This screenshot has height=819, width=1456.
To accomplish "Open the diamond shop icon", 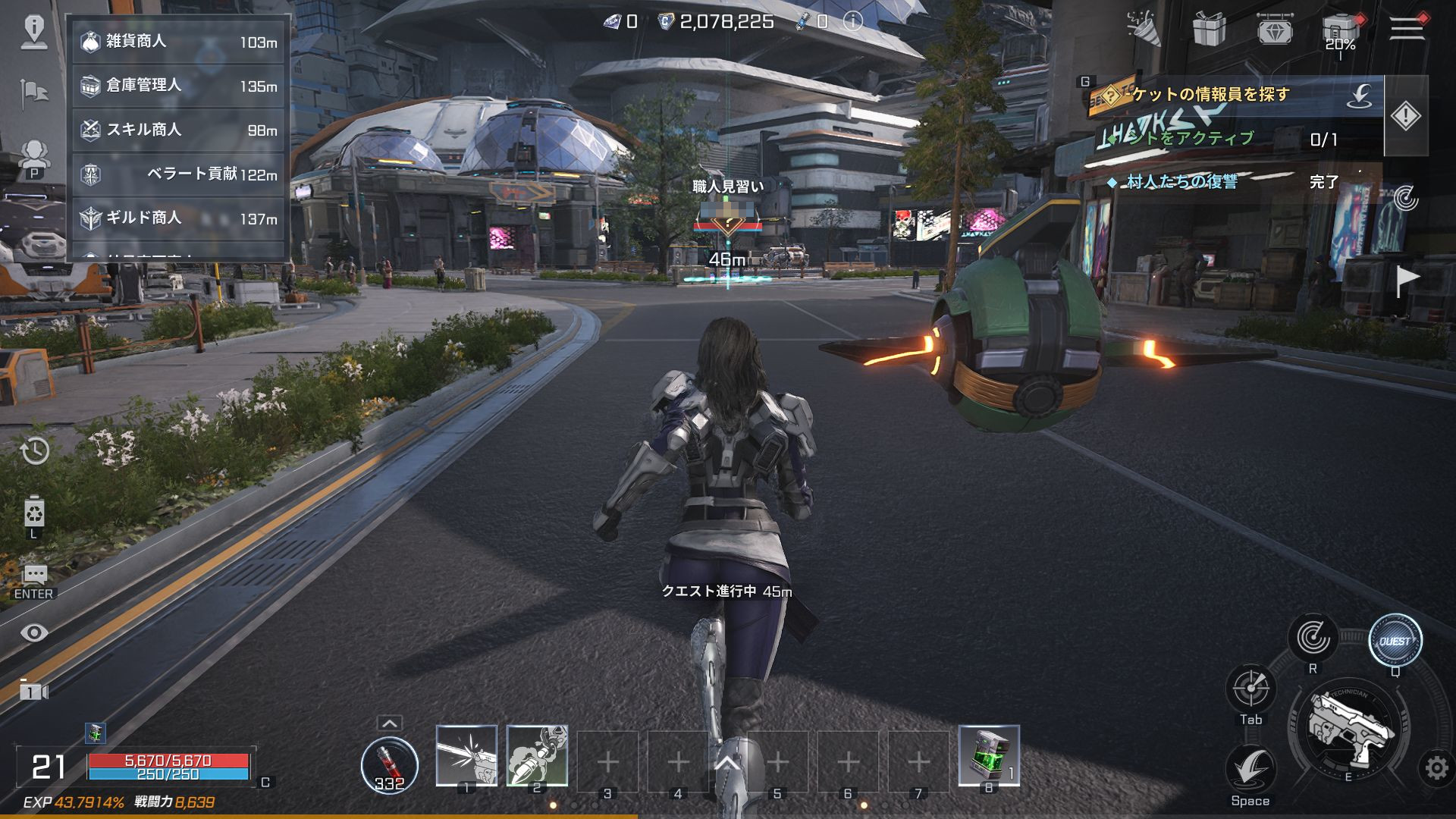I will tap(1276, 29).
